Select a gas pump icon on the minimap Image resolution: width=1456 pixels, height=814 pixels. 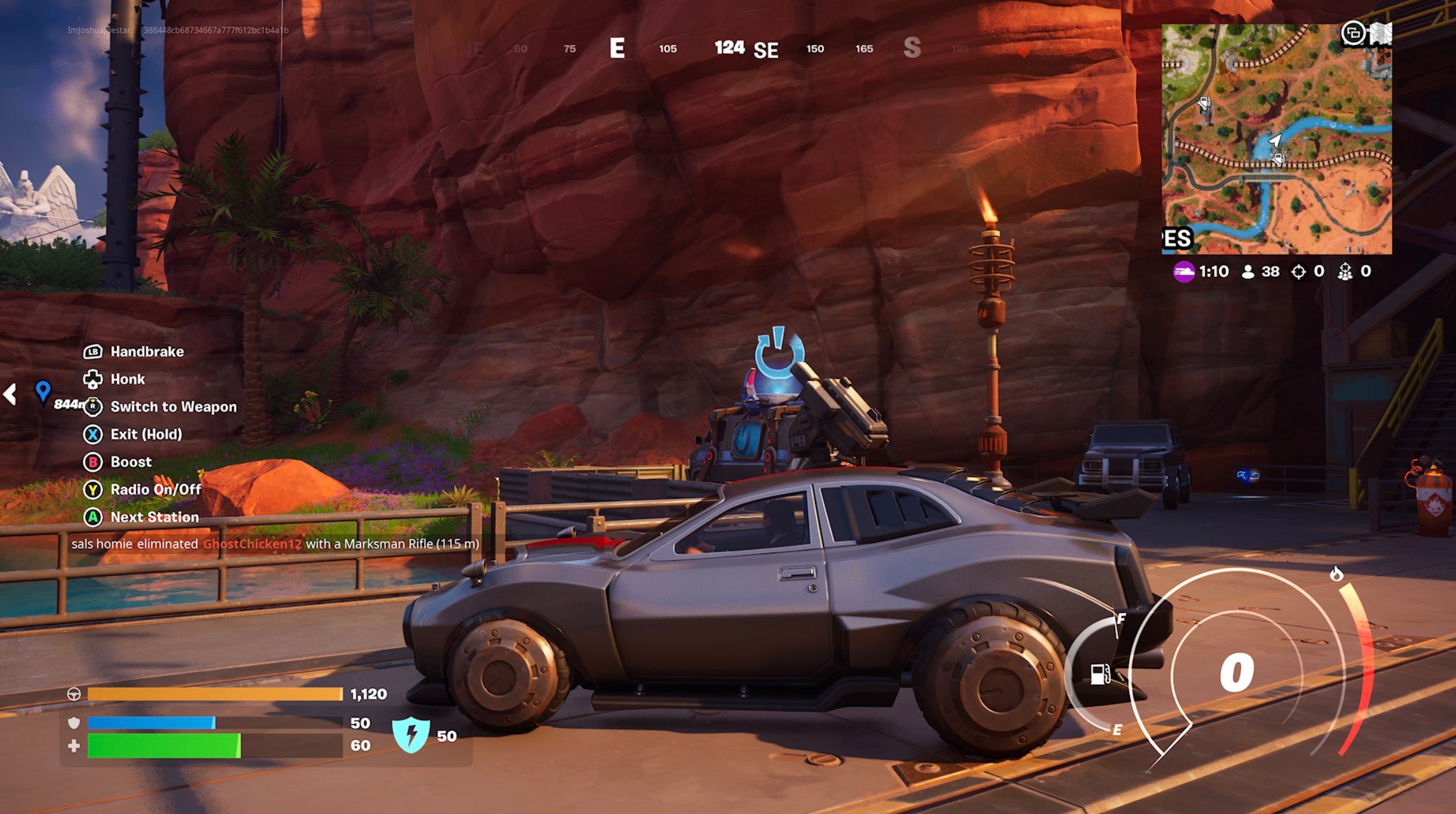[x=1204, y=104]
